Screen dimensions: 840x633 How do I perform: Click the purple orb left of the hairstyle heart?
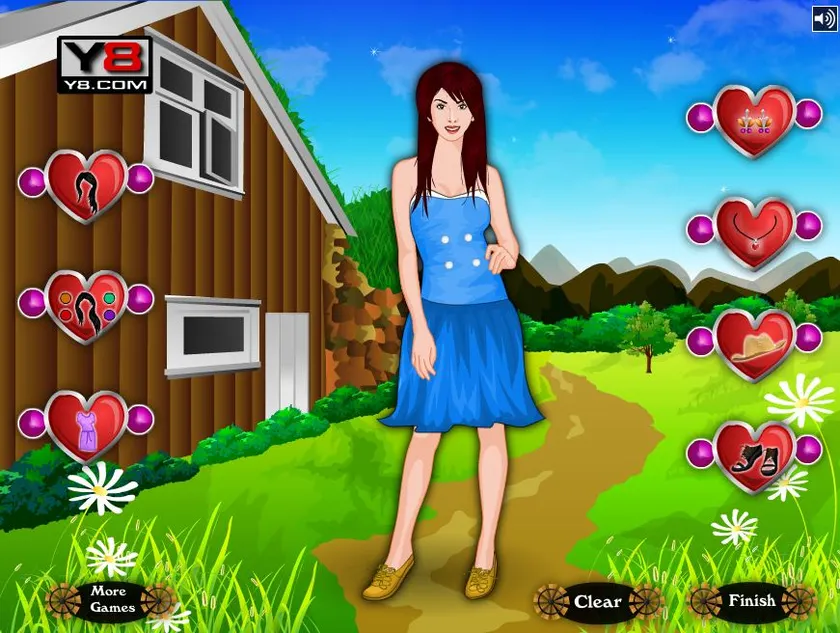32,180
